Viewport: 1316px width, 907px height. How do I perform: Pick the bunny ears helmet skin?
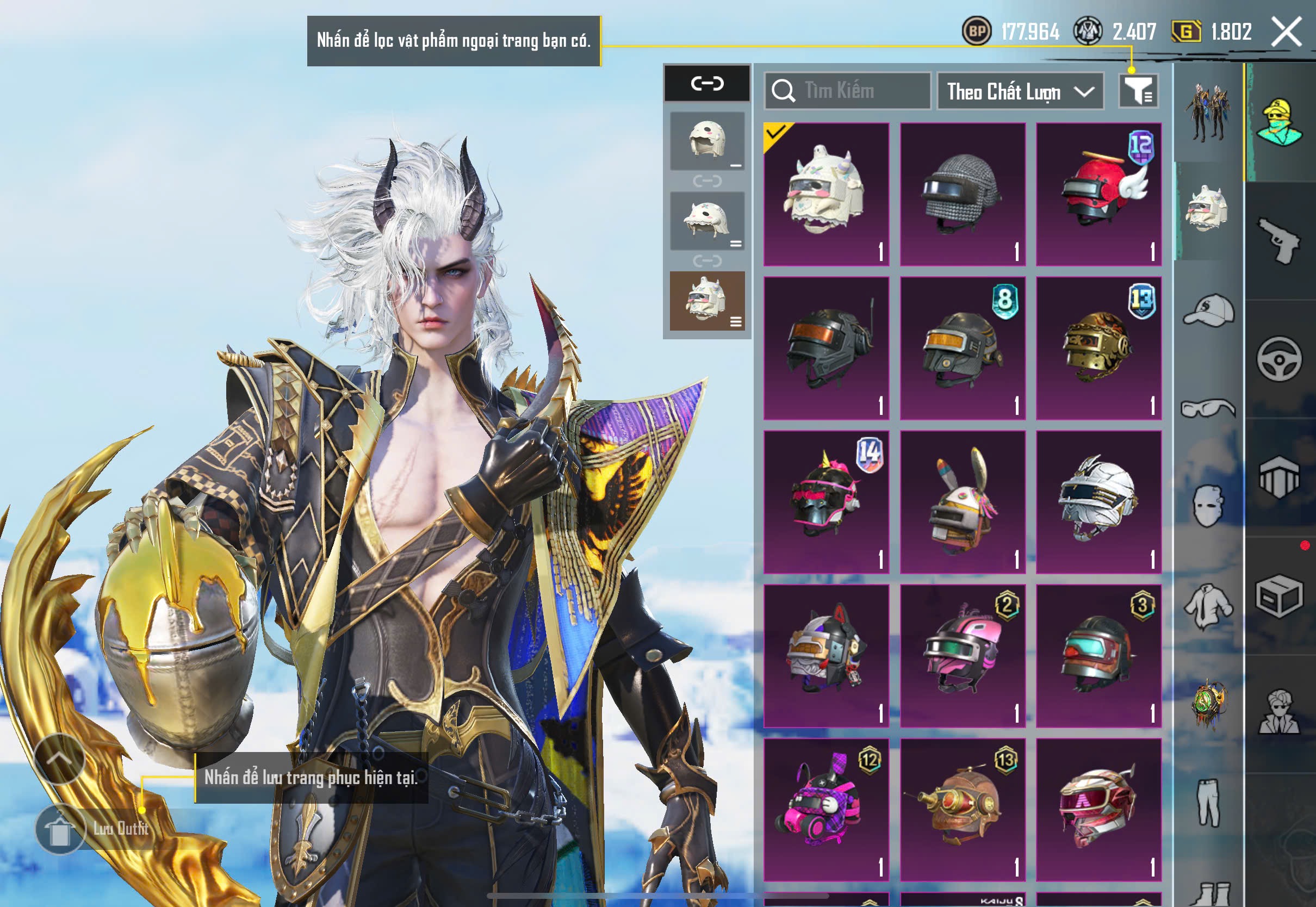point(962,502)
